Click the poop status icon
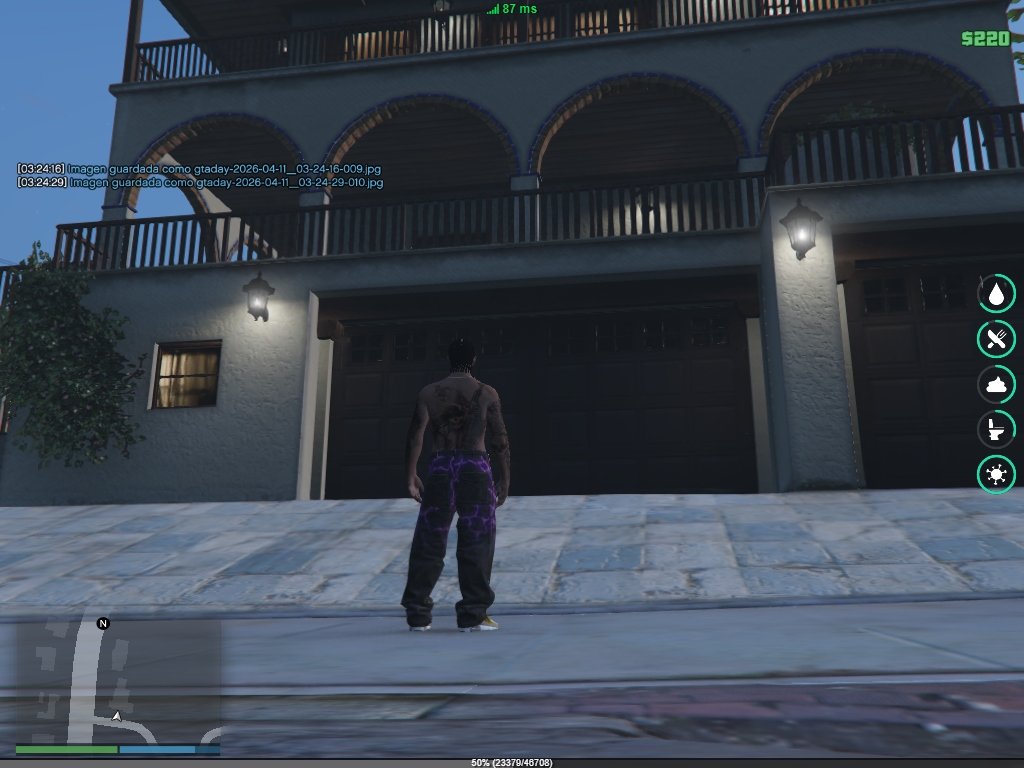1024x768 pixels. click(x=996, y=383)
